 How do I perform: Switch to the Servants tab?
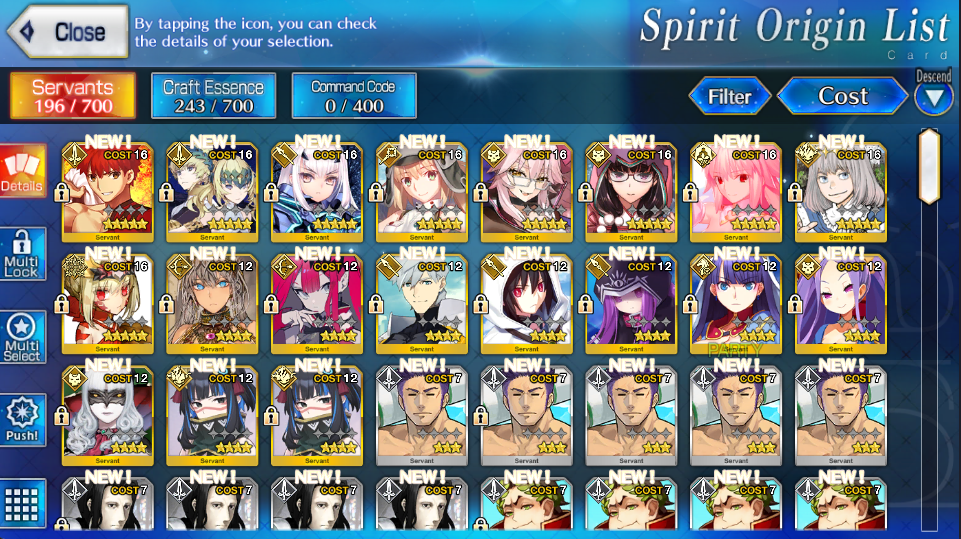[73, 96]
